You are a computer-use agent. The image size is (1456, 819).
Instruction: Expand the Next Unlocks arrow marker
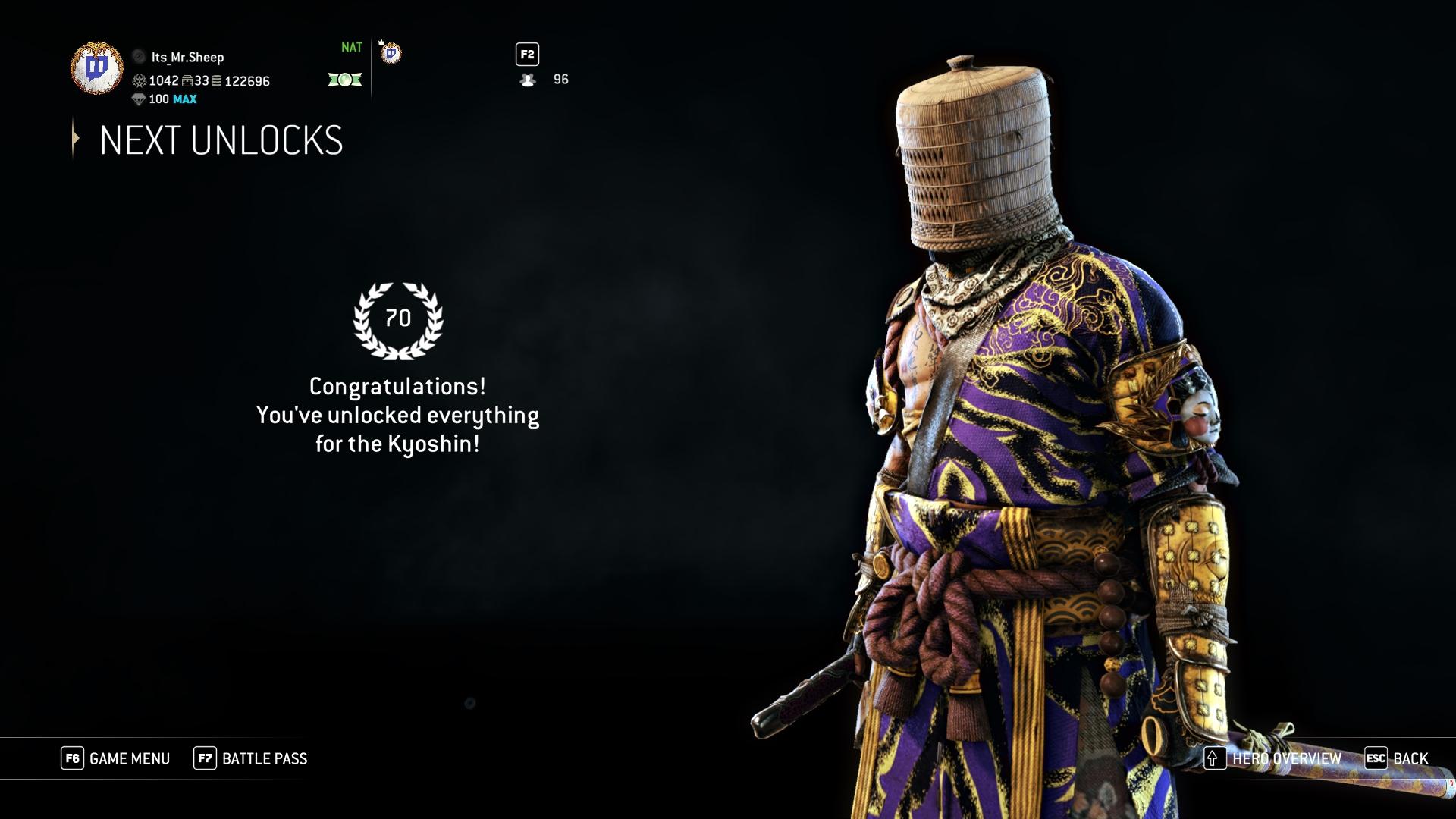pyautogui.click(x=75, y=140)
